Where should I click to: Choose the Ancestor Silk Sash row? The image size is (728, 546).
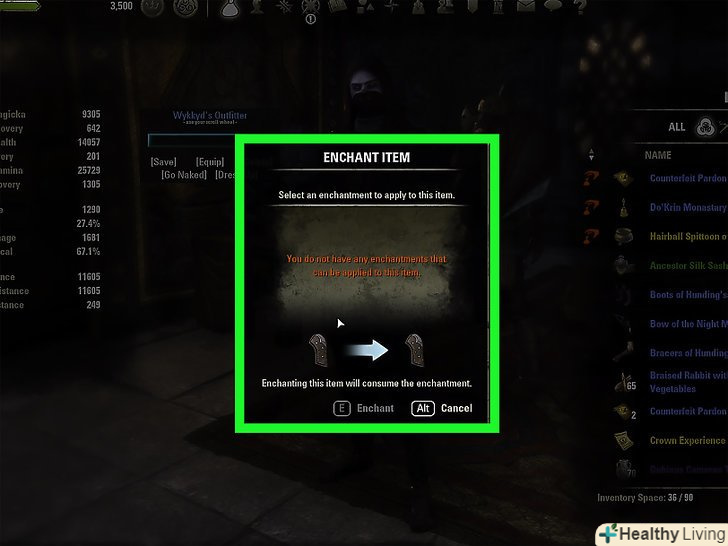[686, 266]
